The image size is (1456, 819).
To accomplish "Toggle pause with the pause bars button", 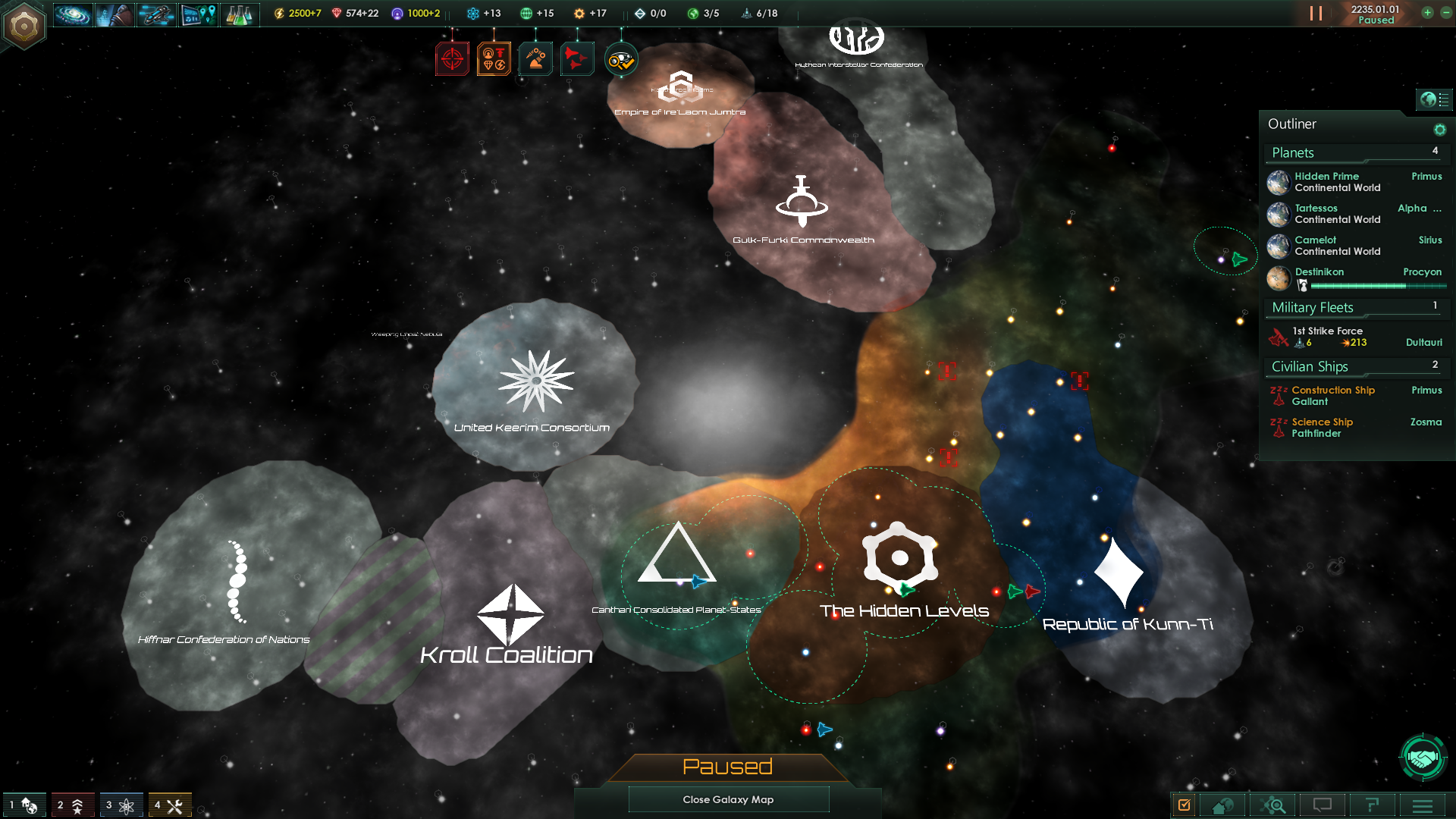I will pos(1316,14).
